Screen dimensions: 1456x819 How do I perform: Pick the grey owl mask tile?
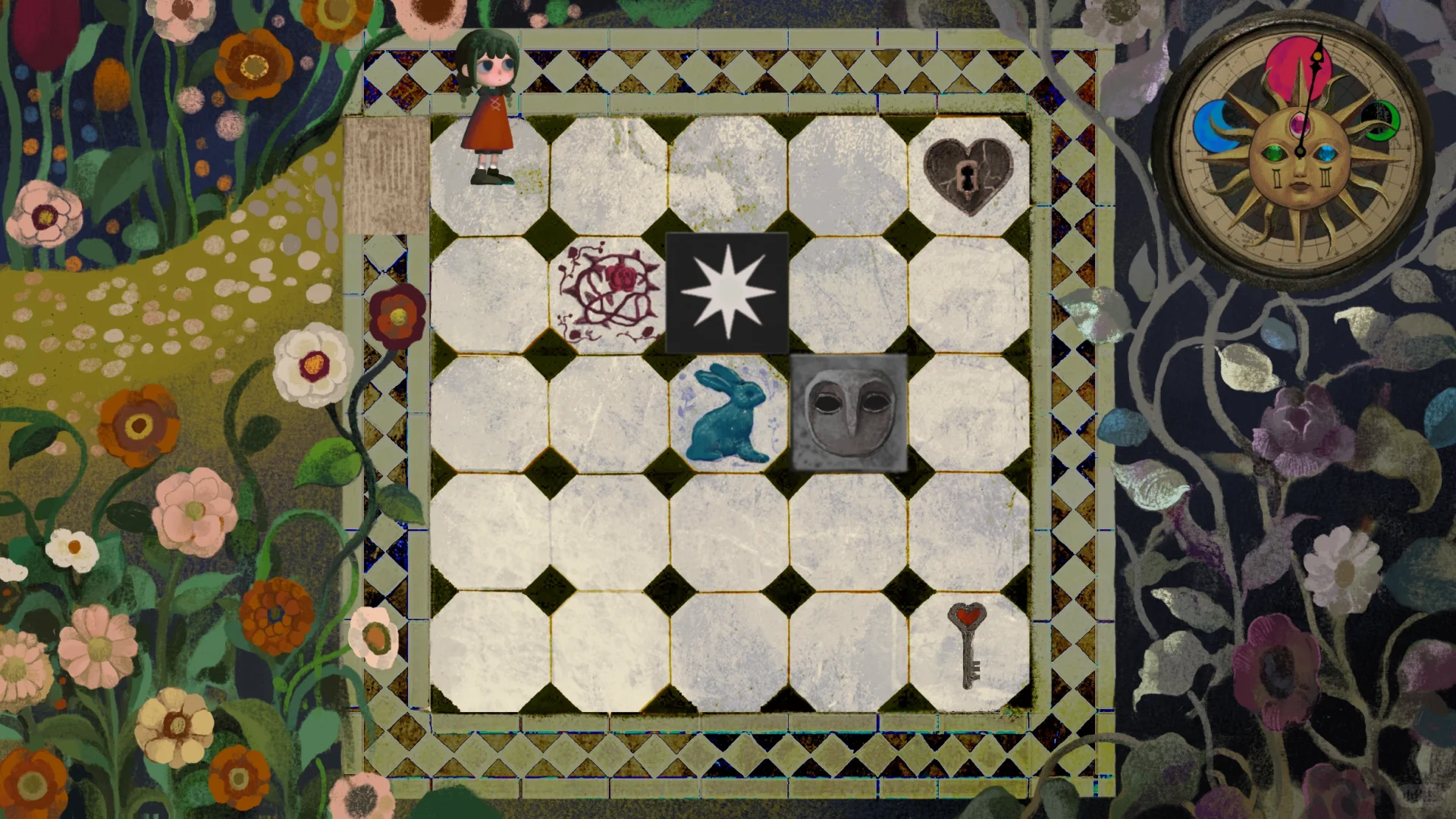pyautogui.click(x=849, y=413)
